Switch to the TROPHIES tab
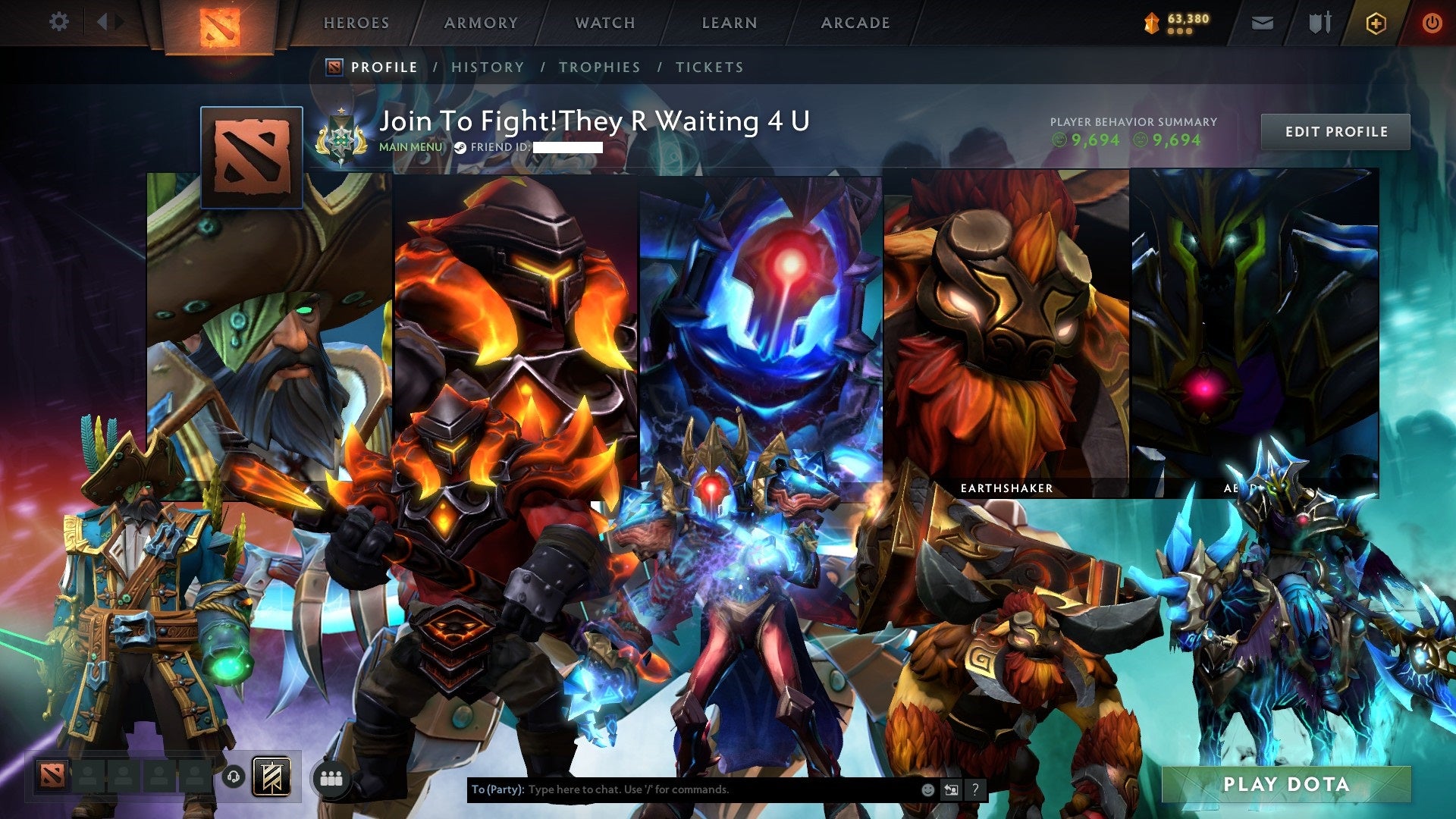1456x819 pixels. pyautogui.click(x=599, y=67)
